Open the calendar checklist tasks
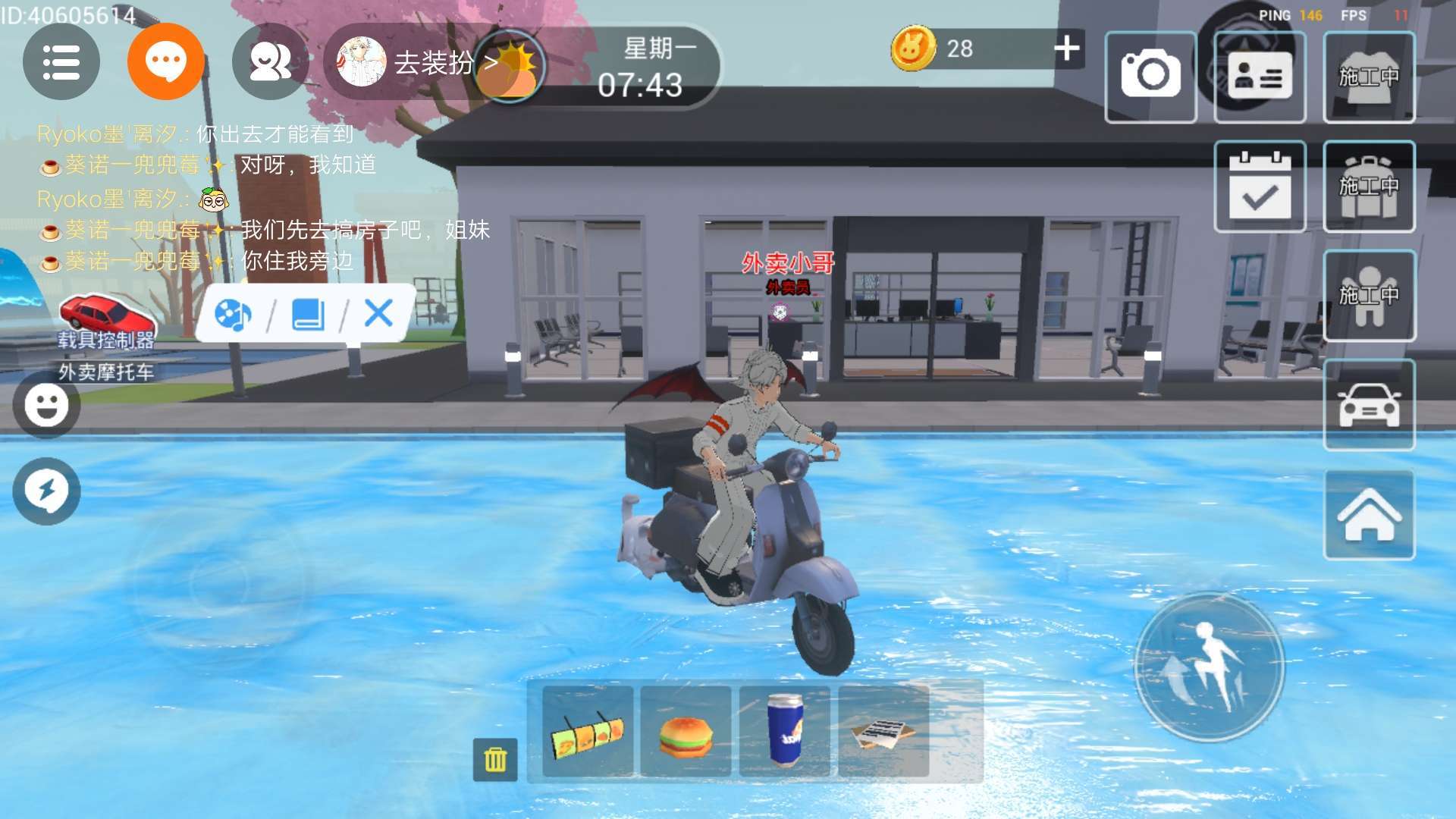This screenshot has height=819, width=1456. 1260,187
